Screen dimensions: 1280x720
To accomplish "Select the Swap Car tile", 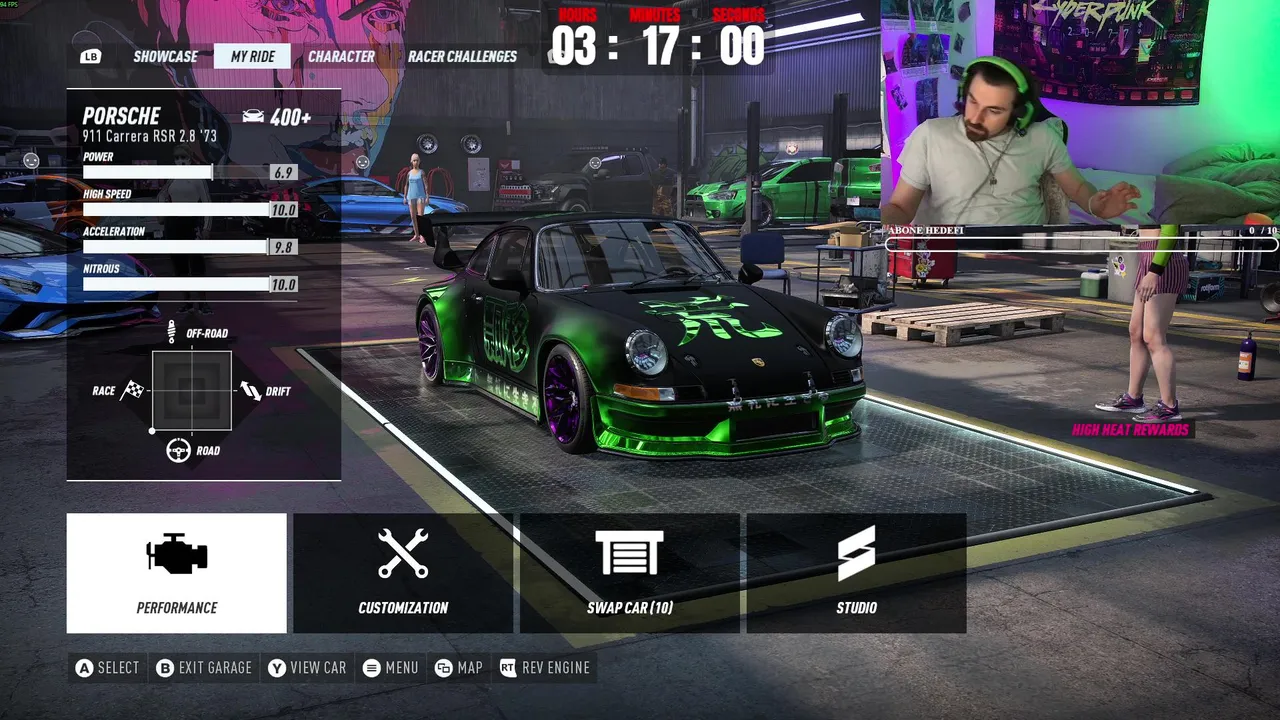I will [630, 573].
